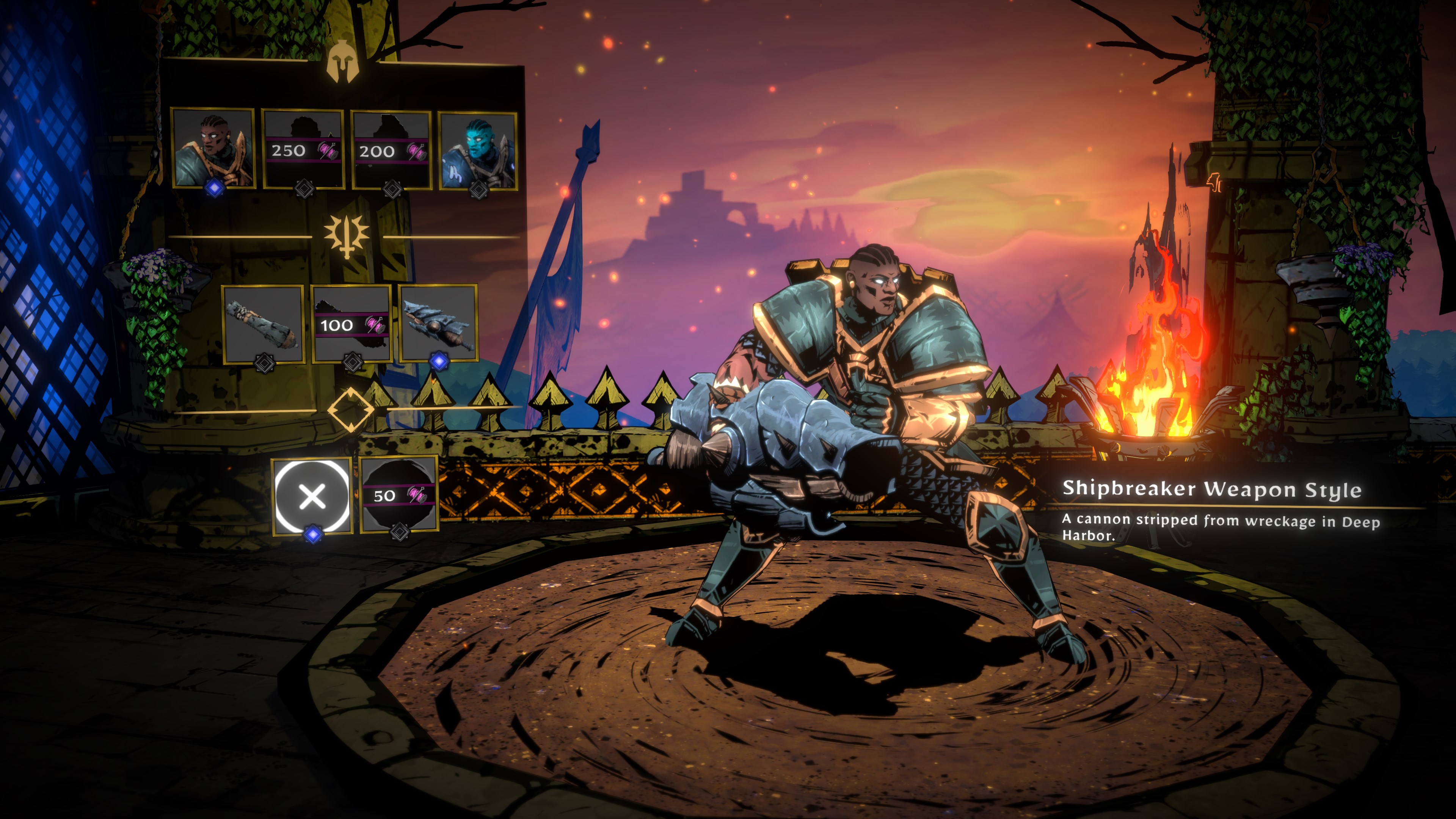Select the spiked Shipbreaker cannon icon

(438, 325)
